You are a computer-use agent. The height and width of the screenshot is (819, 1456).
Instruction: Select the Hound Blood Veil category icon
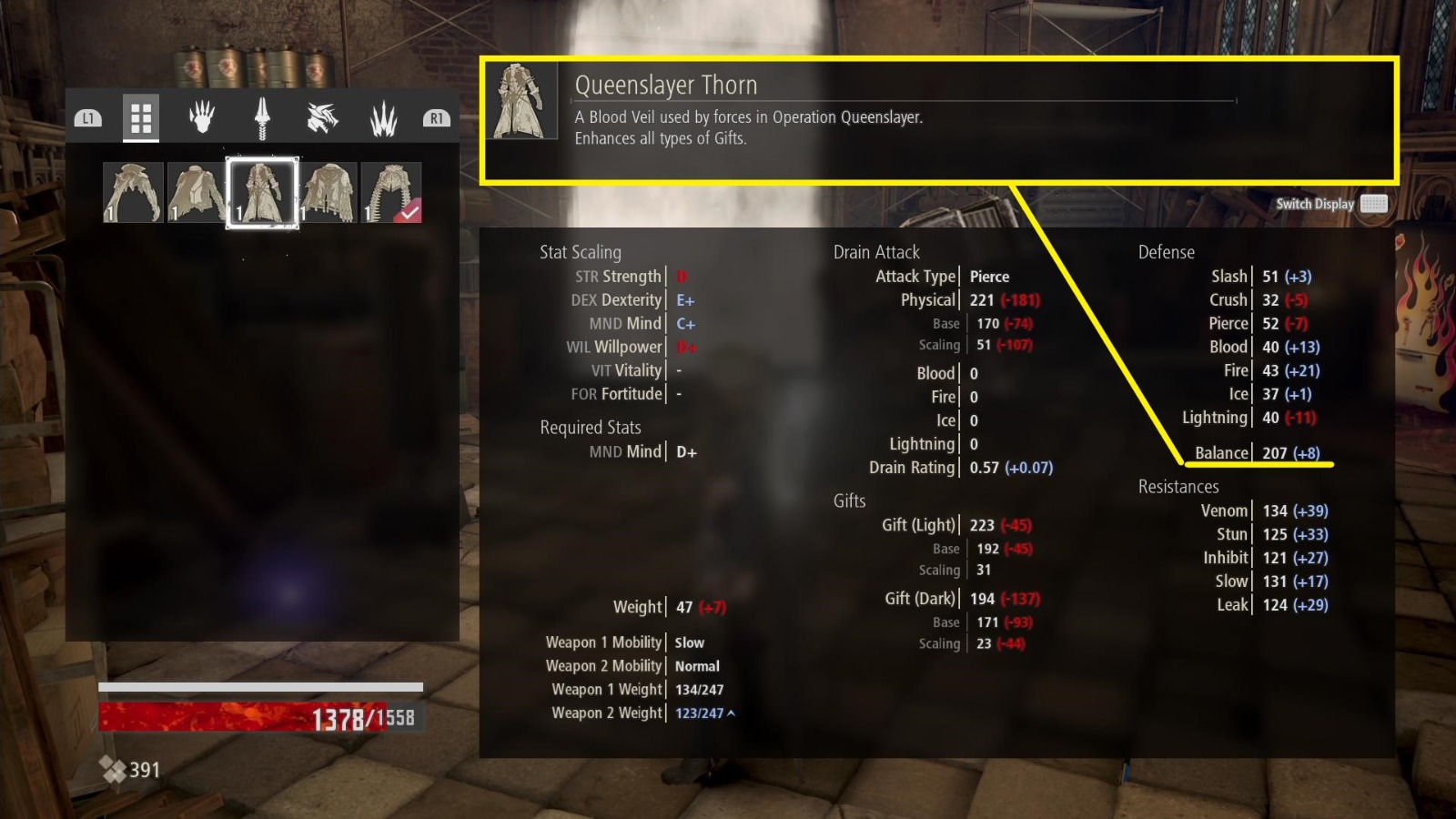pos(320,116)
